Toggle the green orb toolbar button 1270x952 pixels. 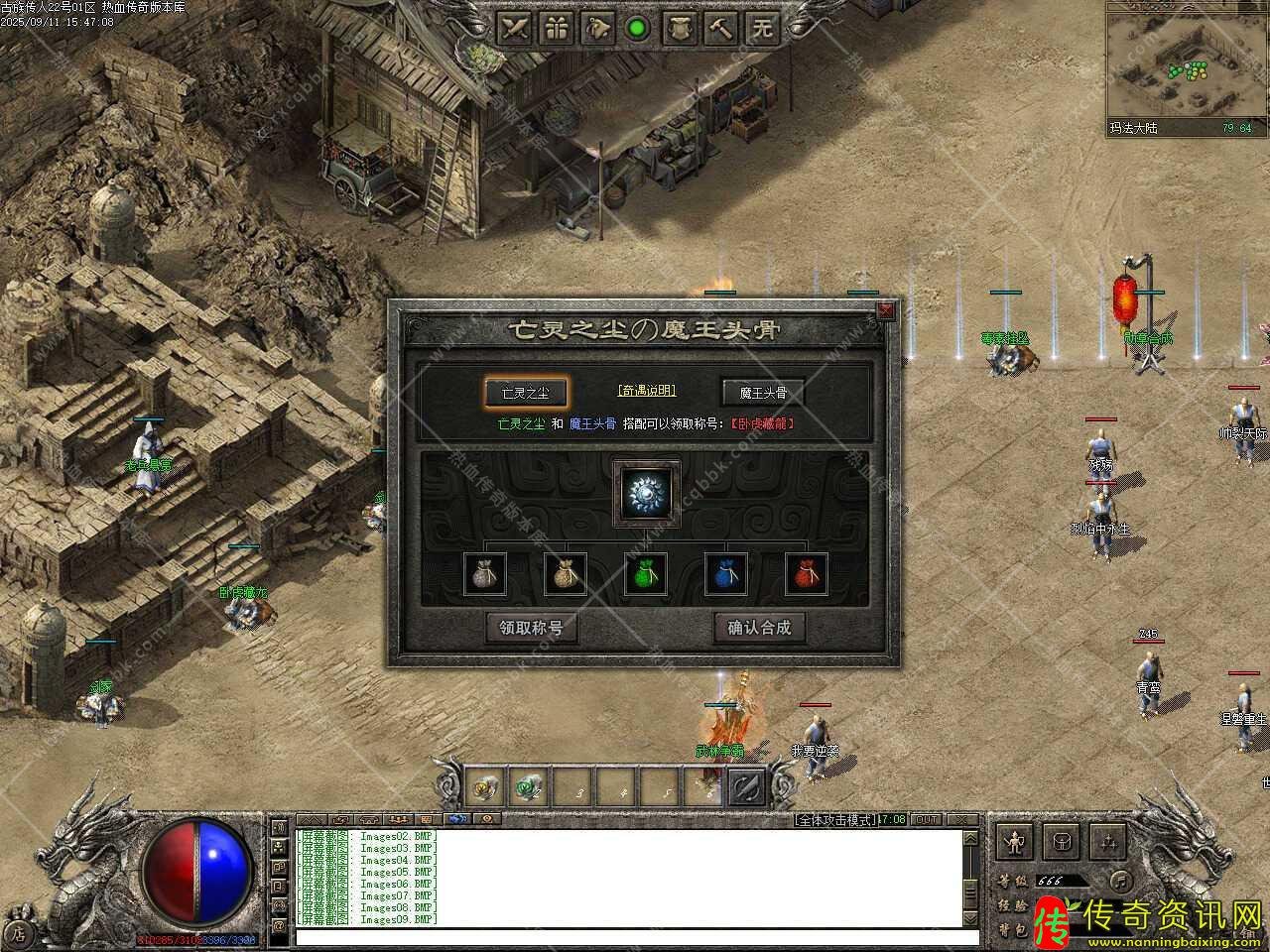638,28
